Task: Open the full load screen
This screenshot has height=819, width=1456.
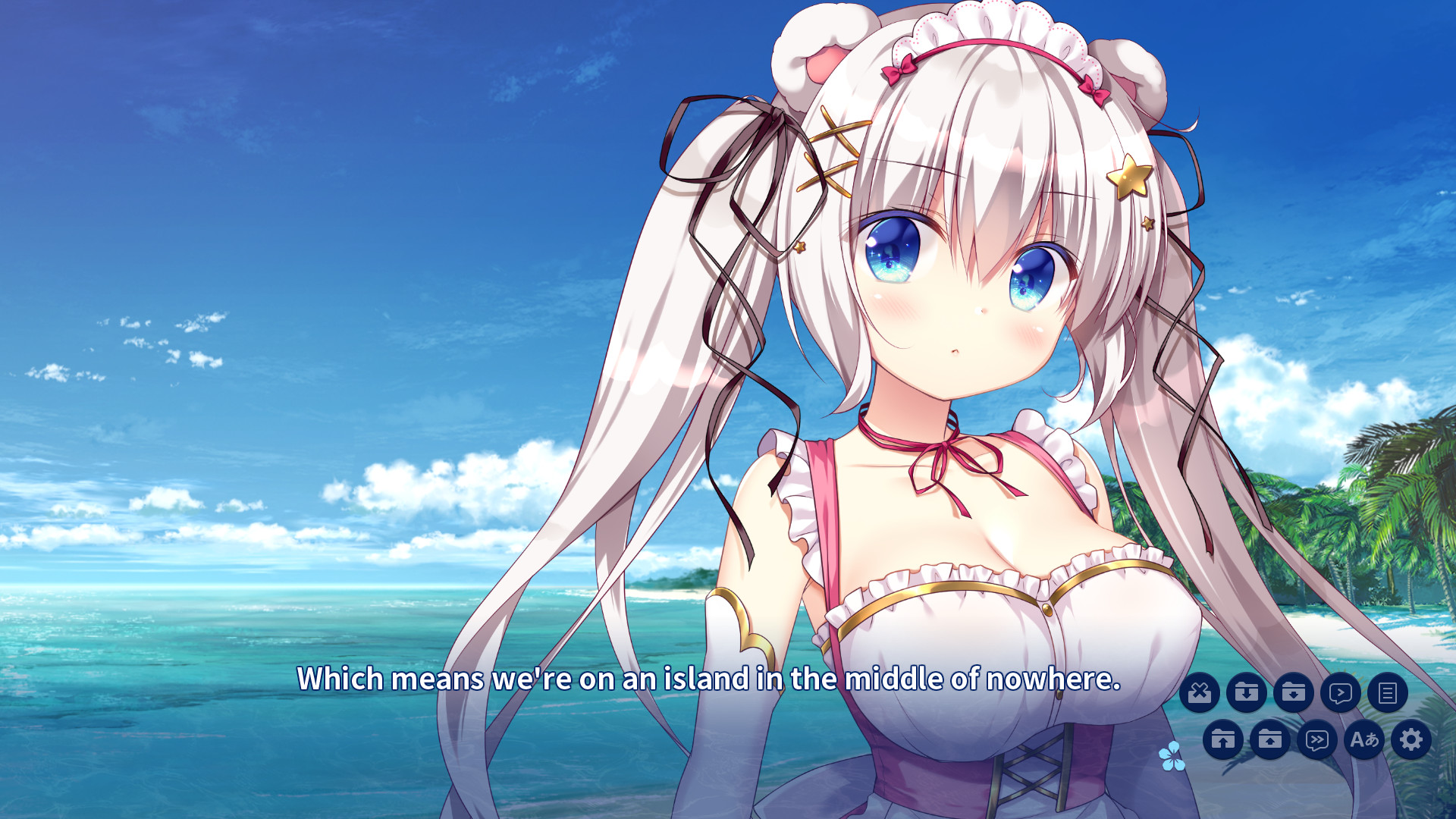Action: coord(1270,741)
